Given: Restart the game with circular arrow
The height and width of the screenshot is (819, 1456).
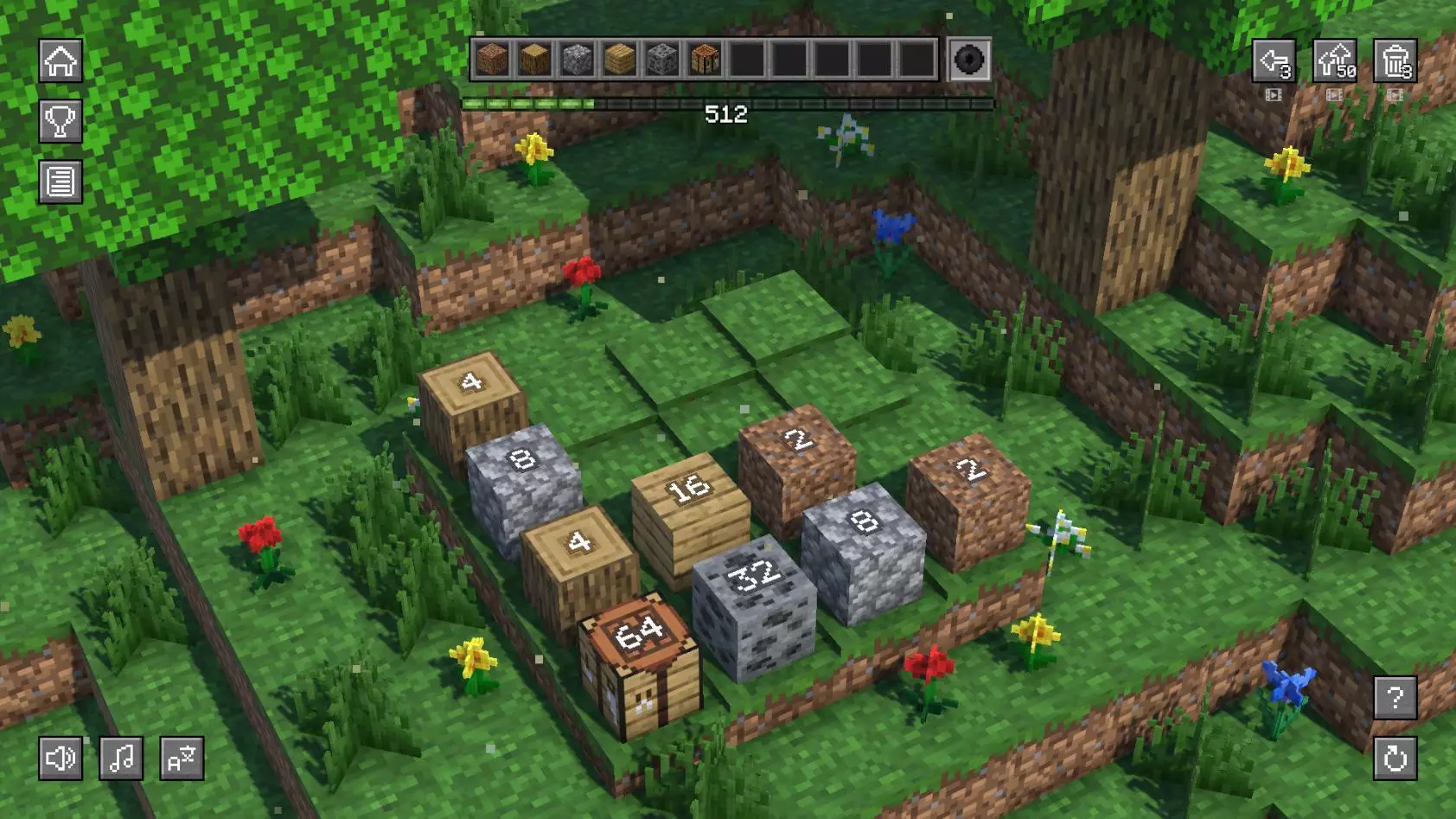Looking at the screenshot, I should (x=1395, y=758).
